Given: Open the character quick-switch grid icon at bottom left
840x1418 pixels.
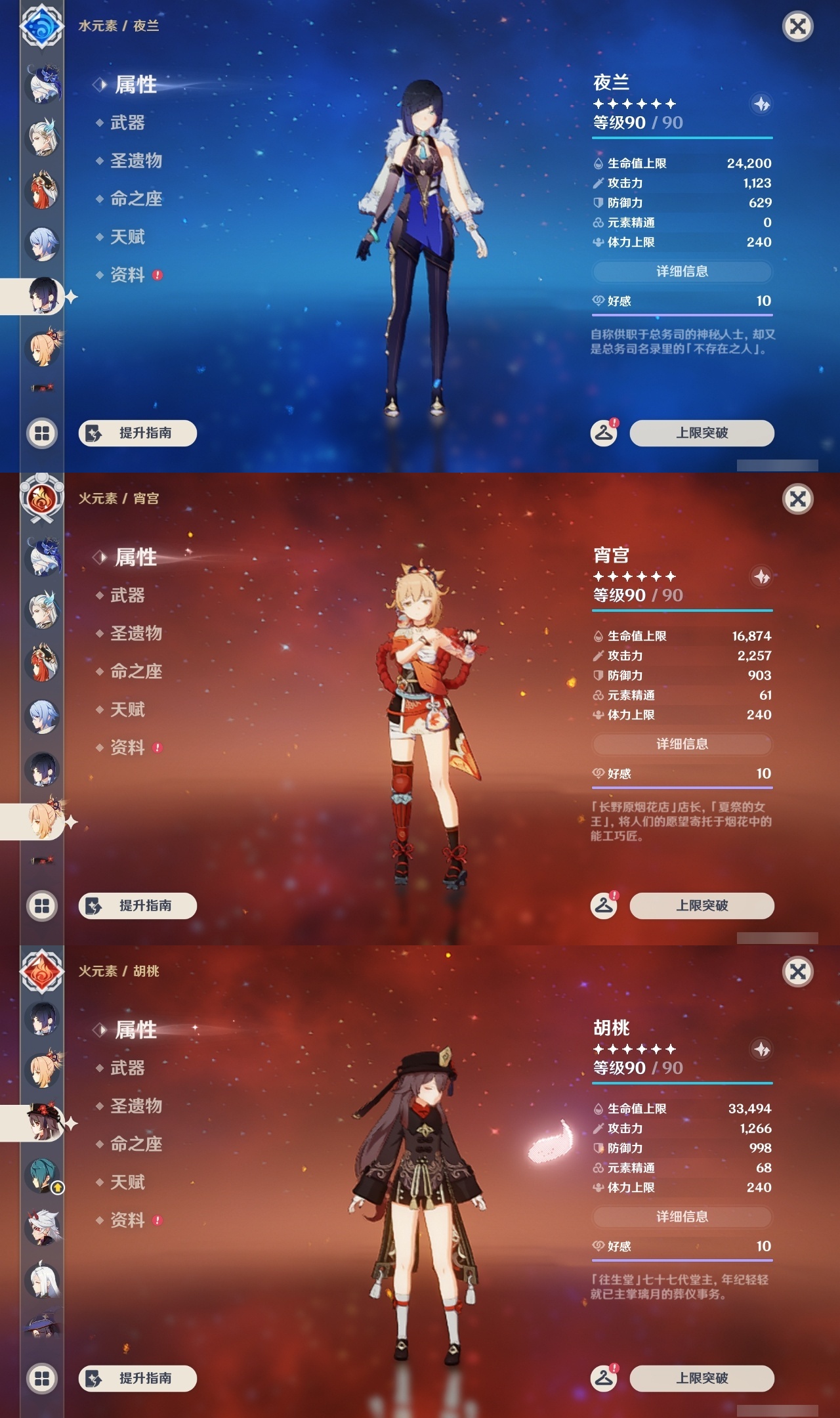Looking at the screenshot, I should (42, 433).
